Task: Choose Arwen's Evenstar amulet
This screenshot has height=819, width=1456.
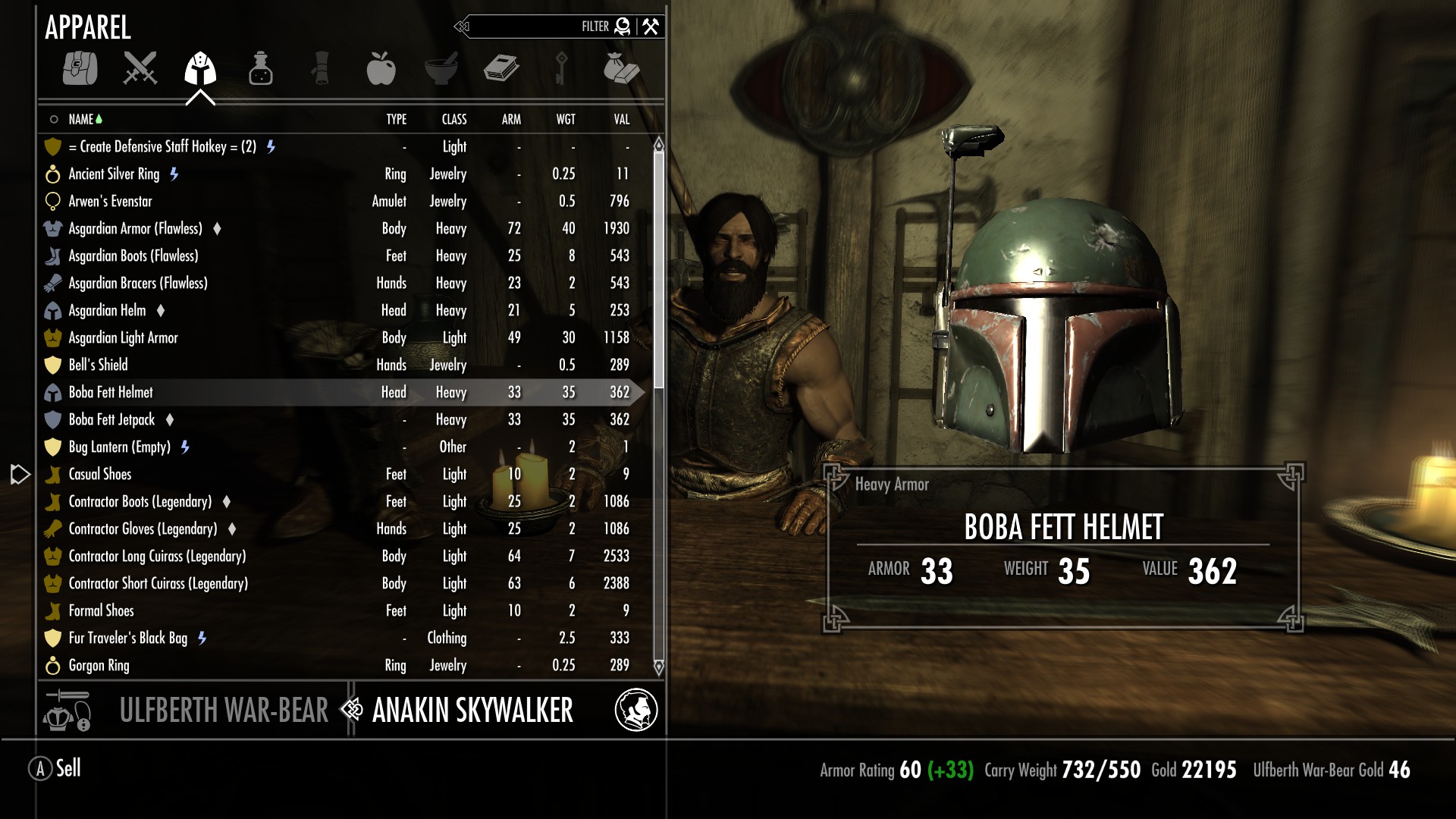Action: (110, 201)
